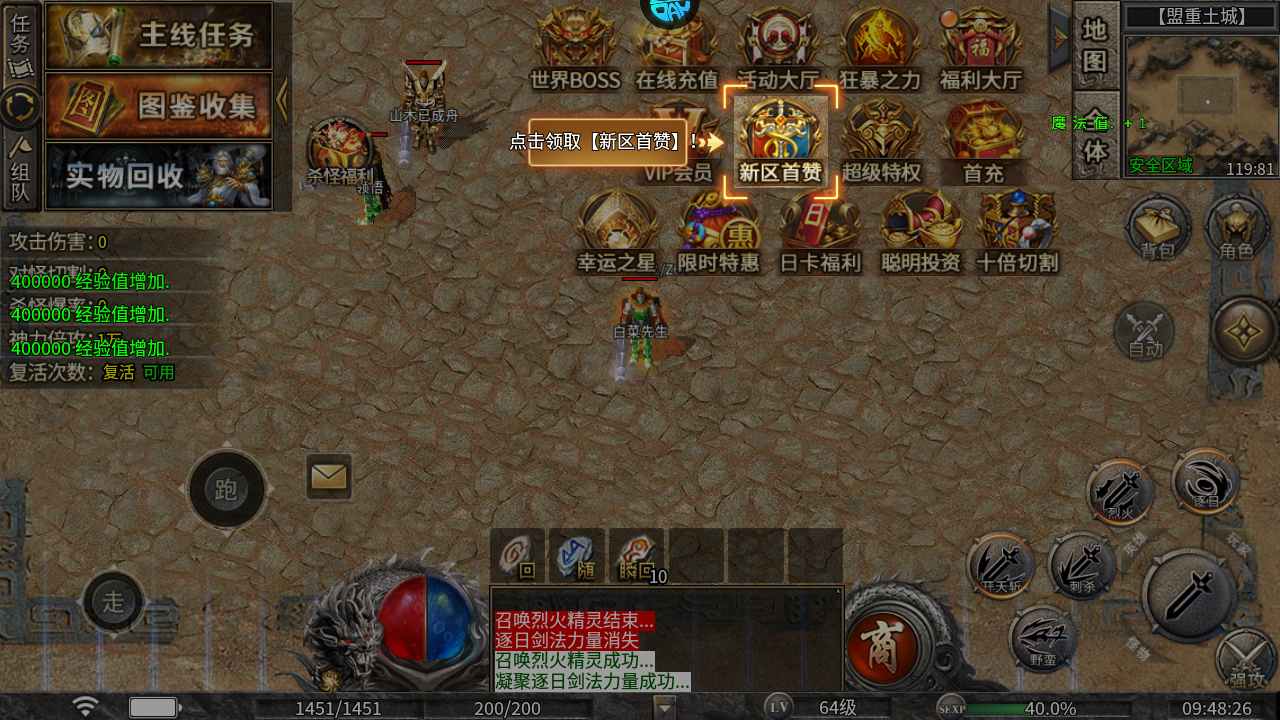
Task: Click the SEXP experience progress bar
Action: click(1050, 707)
